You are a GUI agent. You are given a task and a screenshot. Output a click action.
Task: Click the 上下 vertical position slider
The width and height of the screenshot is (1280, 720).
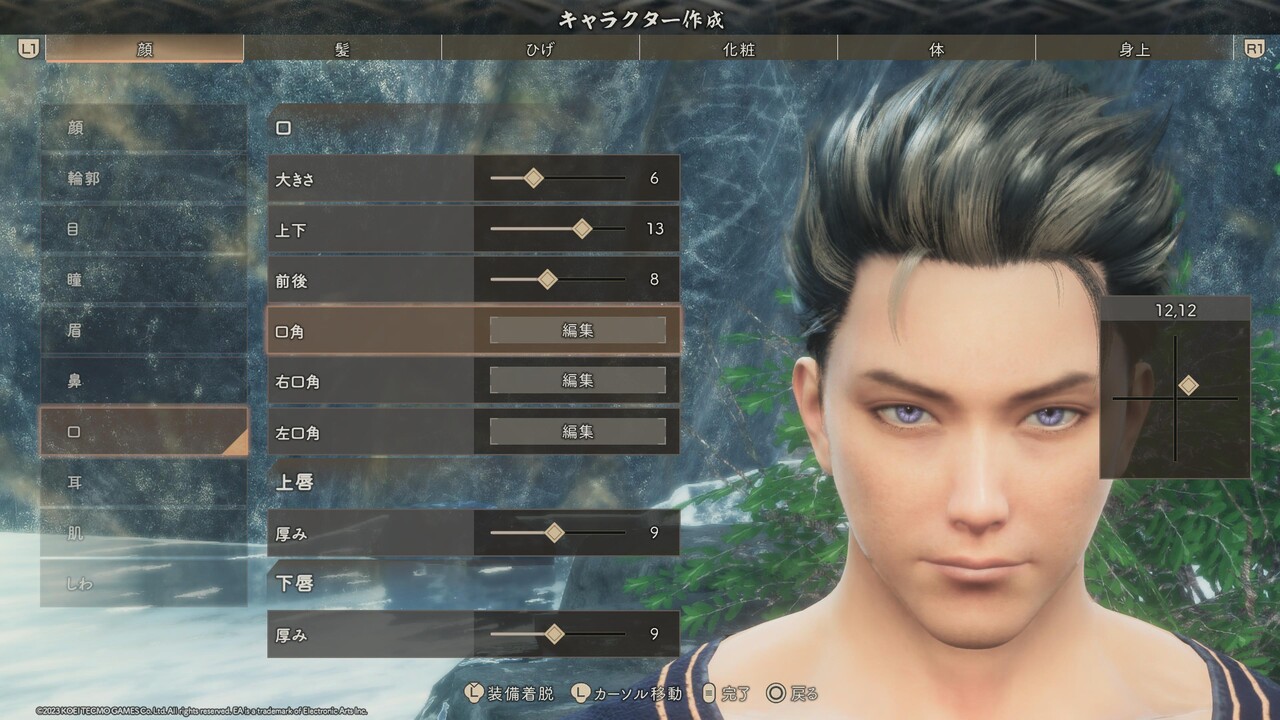[x=582, y=229]
